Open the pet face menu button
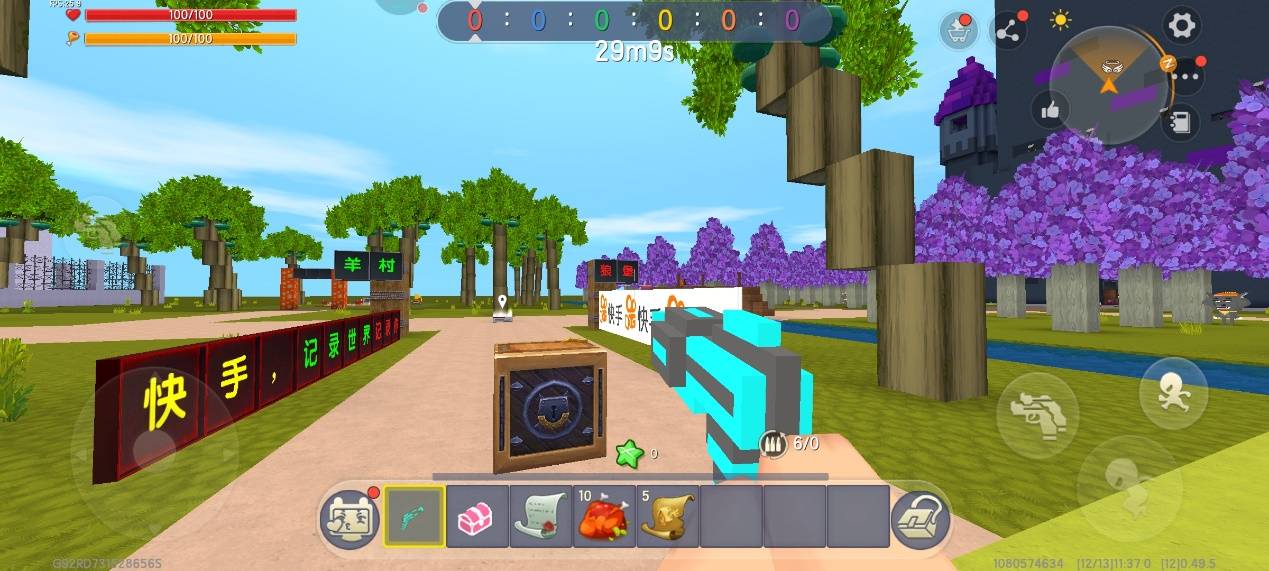Image resolution: width=1269 pixels, height=571 pixels. pos(349,519)
